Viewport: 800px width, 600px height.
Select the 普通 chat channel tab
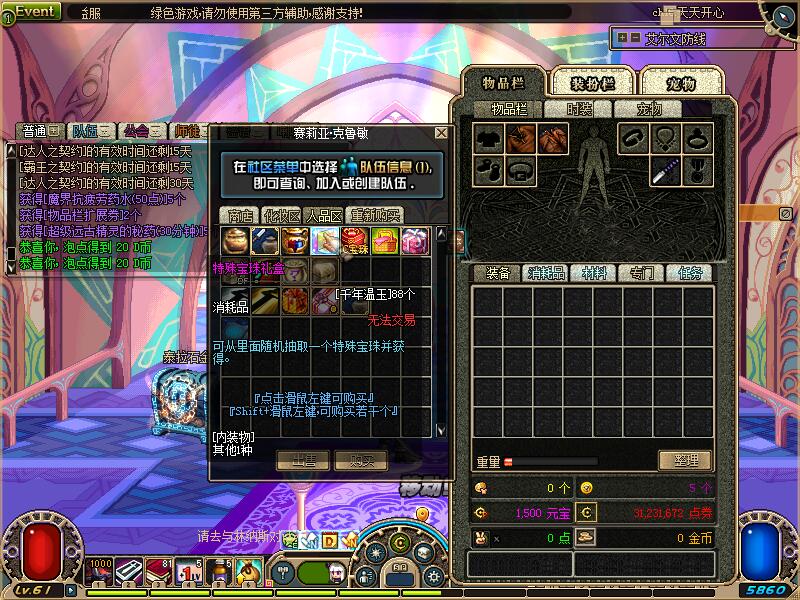tap(34, 131)
